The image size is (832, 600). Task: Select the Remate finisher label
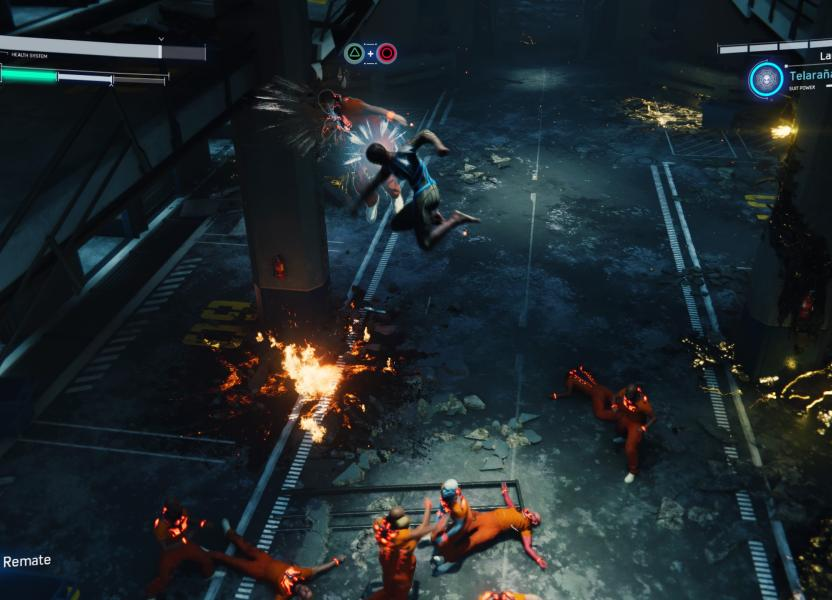[27, 561]
